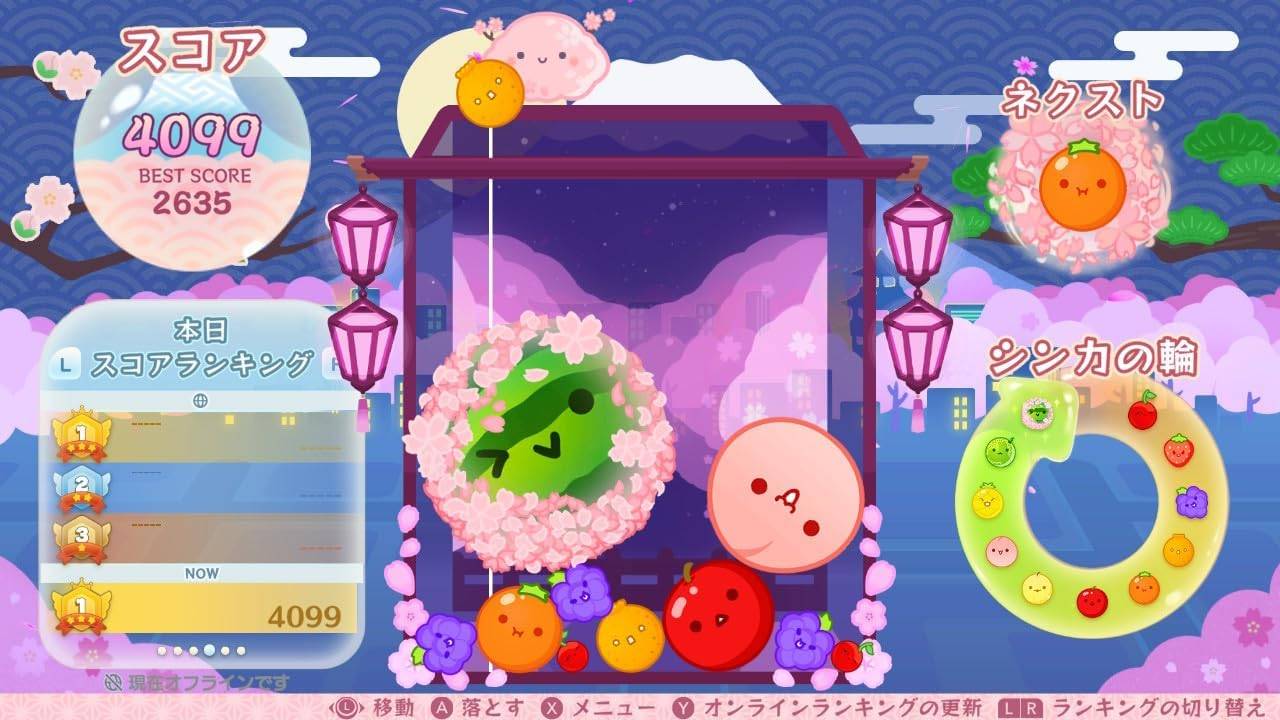Select the peach icon in the evolution circle

[1000, 550]
